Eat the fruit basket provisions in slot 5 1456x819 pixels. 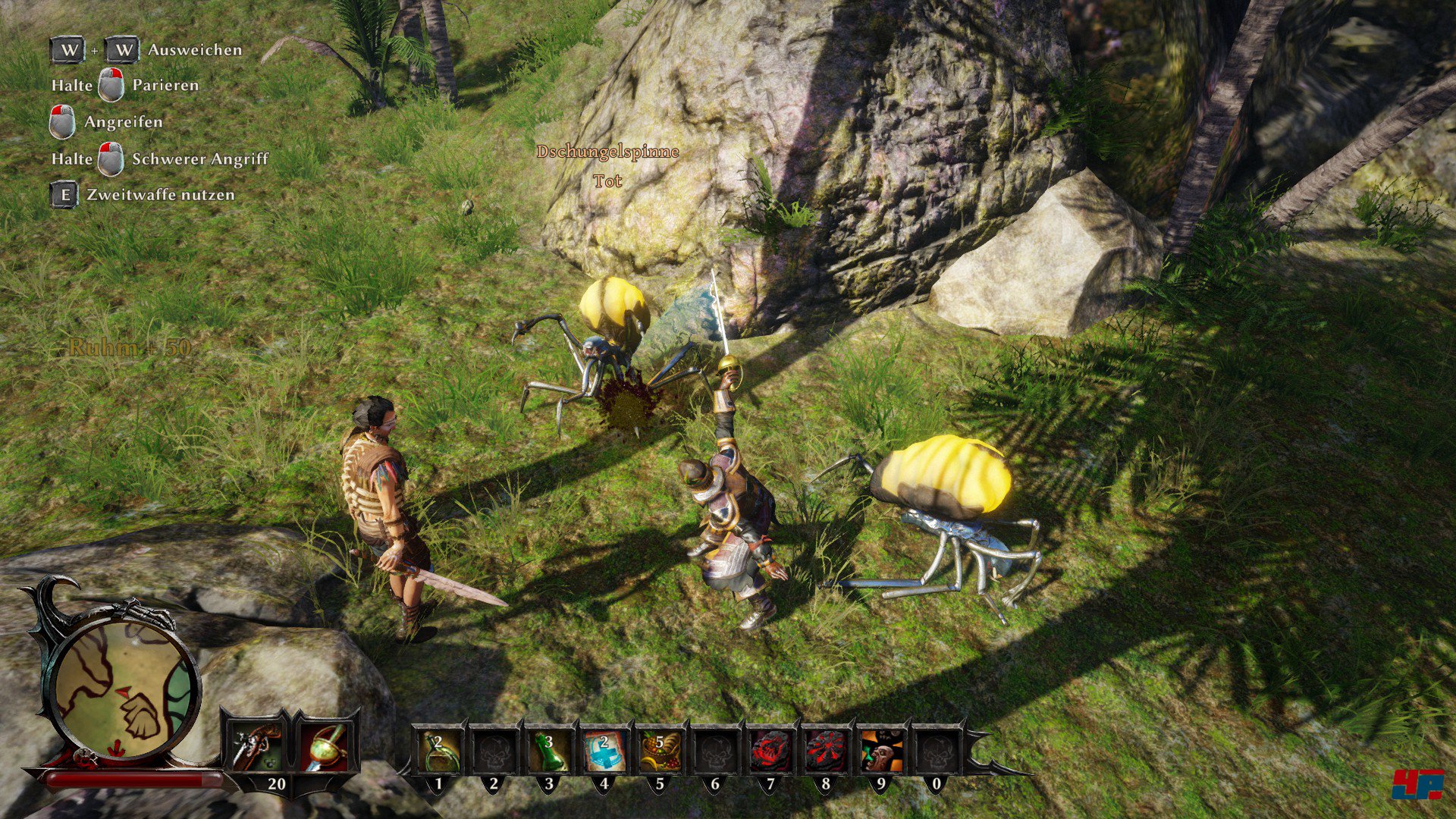coord(659,751)
